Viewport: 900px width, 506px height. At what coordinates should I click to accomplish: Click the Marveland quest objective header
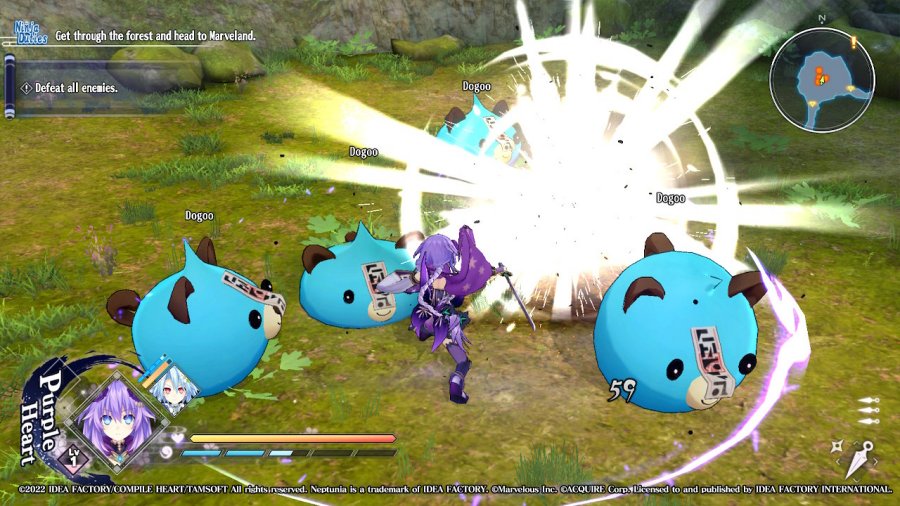click(155, 36)
